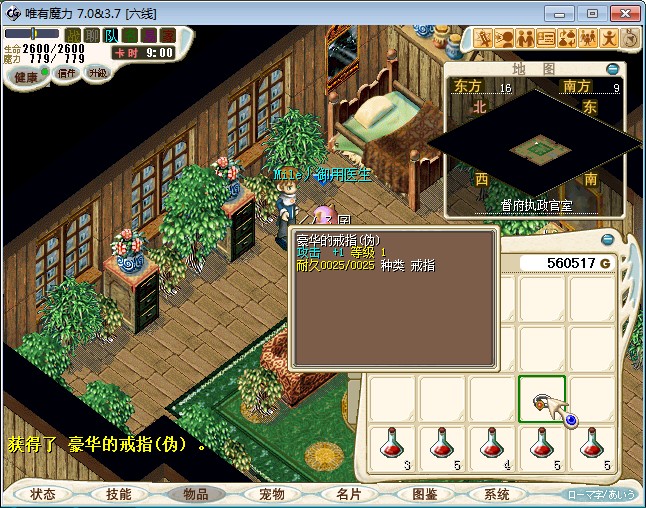Switch to the 物品 items tab
This screenshot has height=508, width=646.
click(x=195, y=494)
